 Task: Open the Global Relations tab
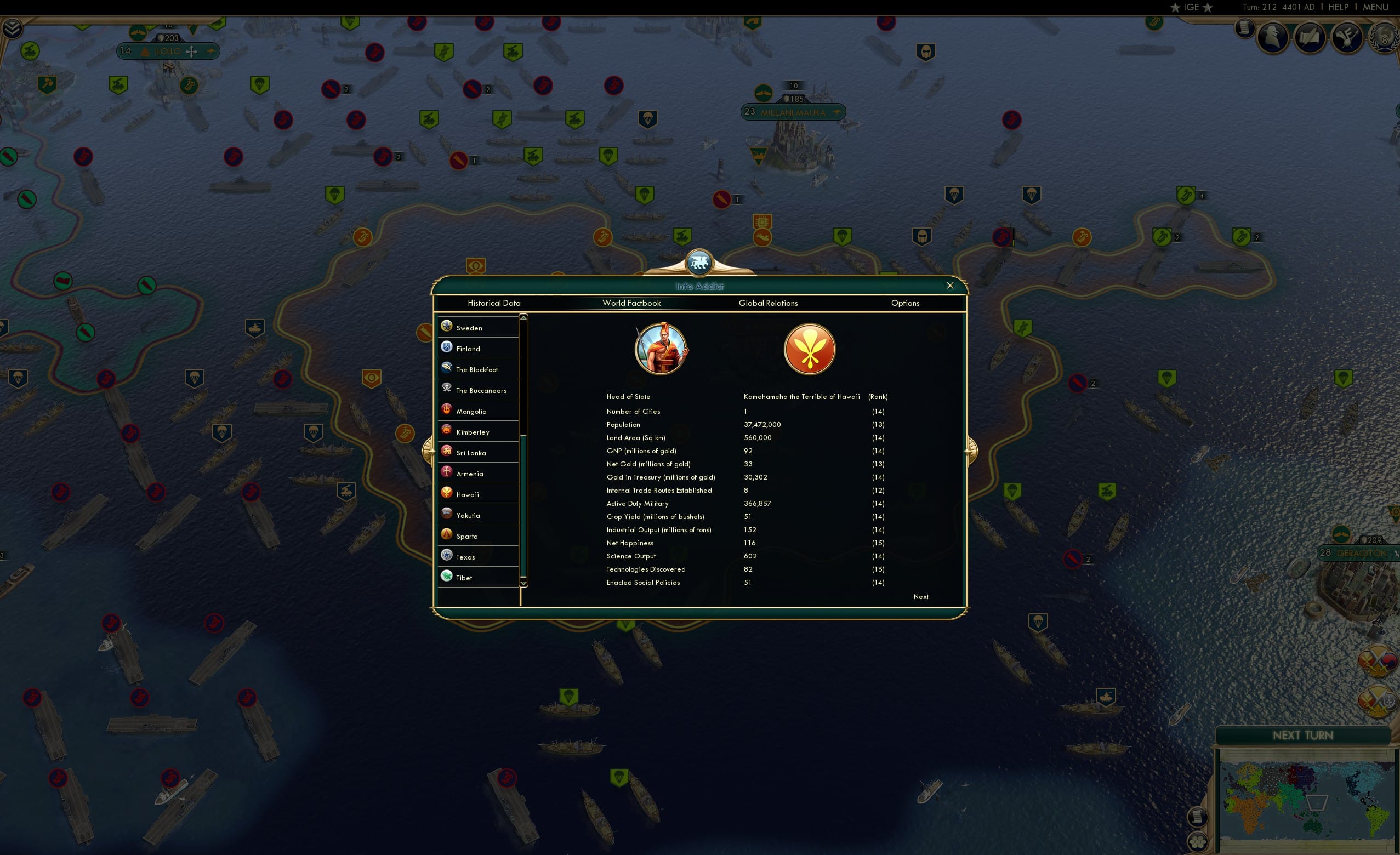(x=768, y=303)
